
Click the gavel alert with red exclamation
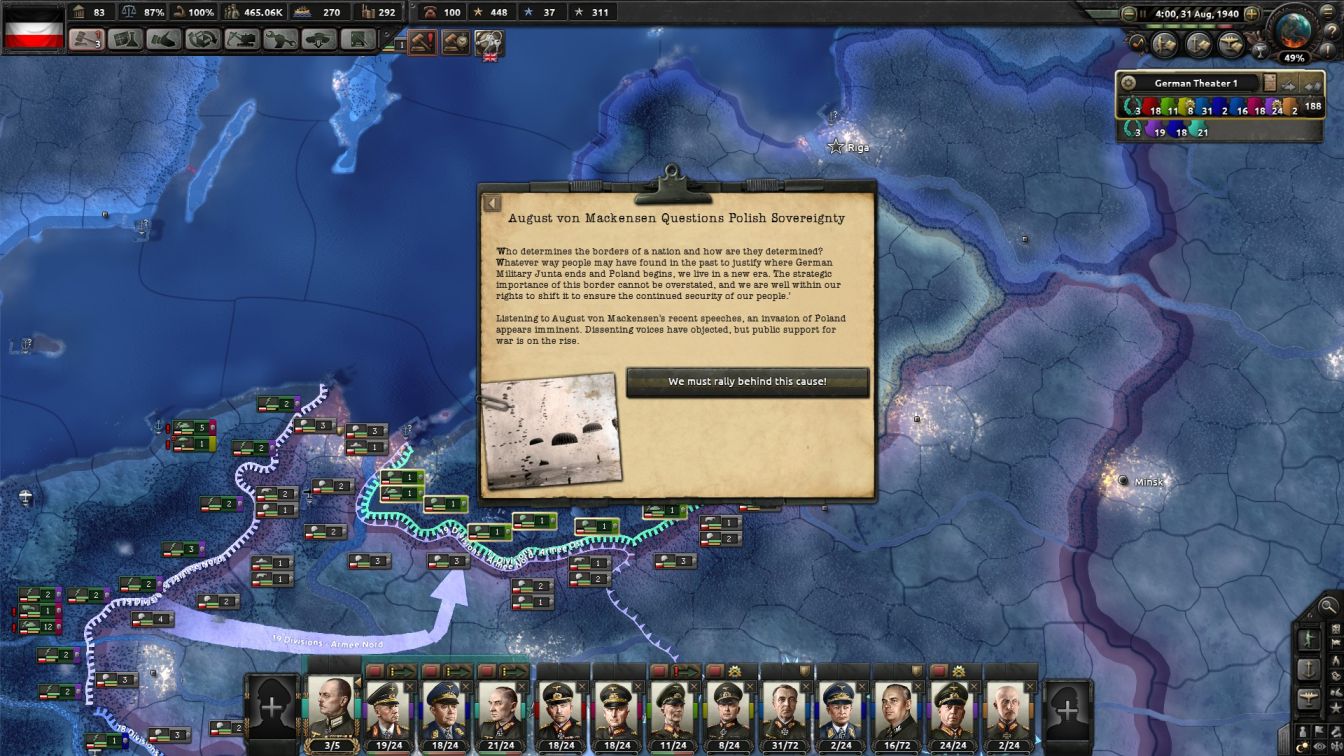tap(422, 42)
